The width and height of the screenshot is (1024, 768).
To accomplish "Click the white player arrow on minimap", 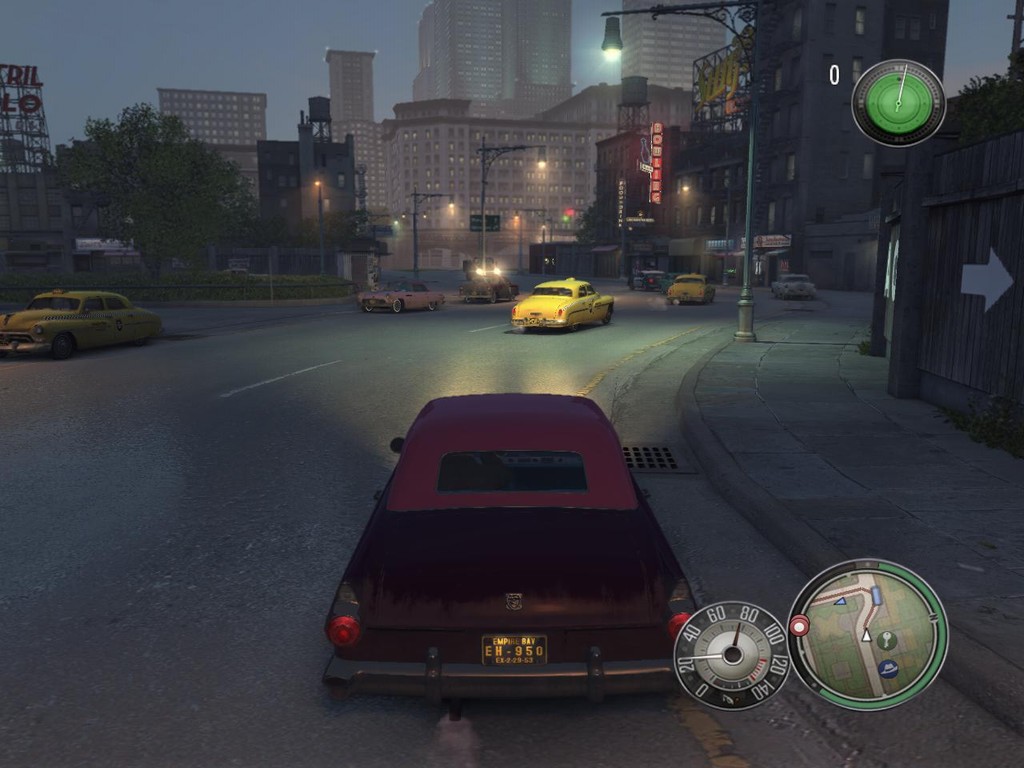I will click(x=867, y=635).
